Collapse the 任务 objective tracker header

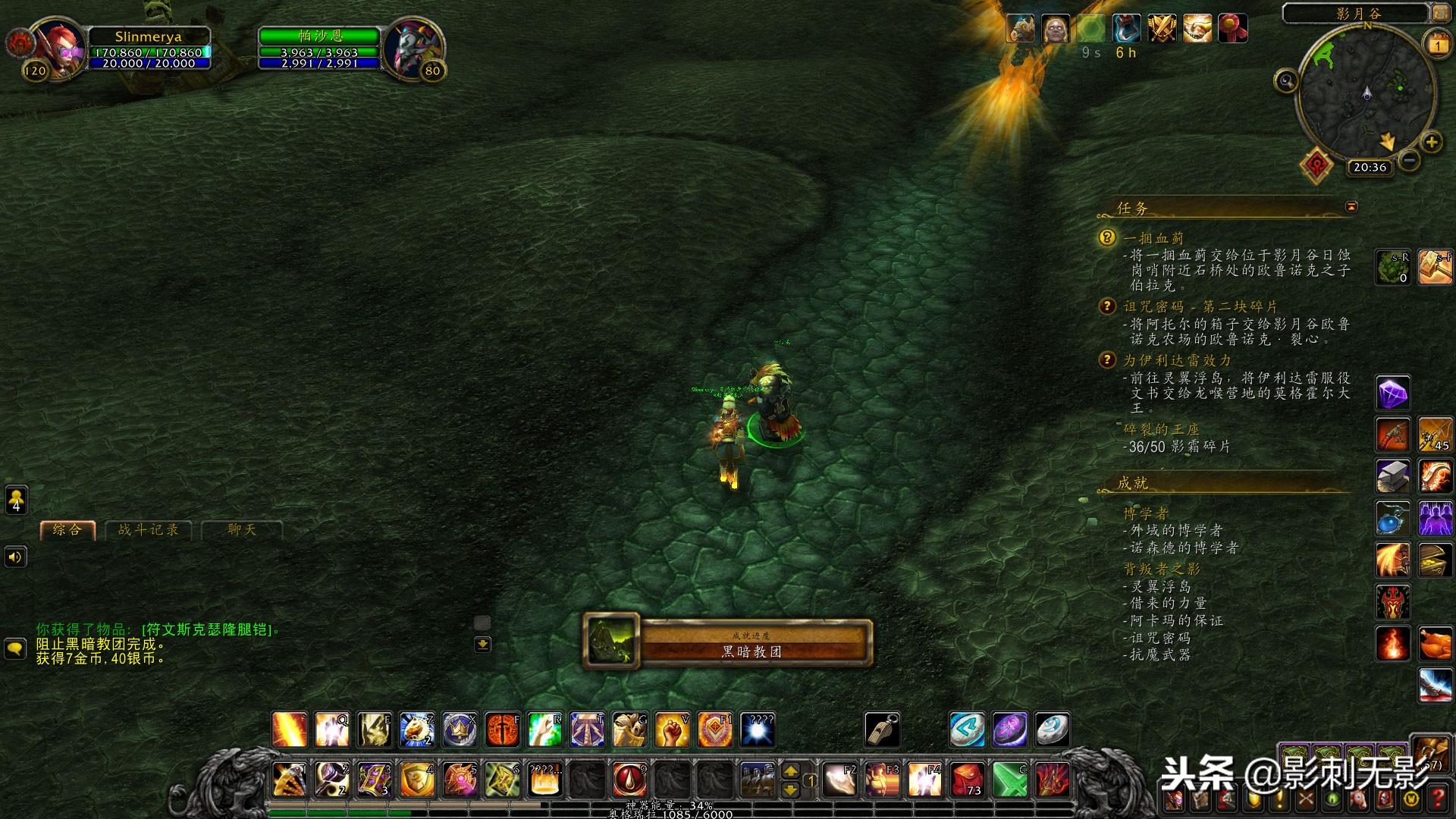(1351, 207)
